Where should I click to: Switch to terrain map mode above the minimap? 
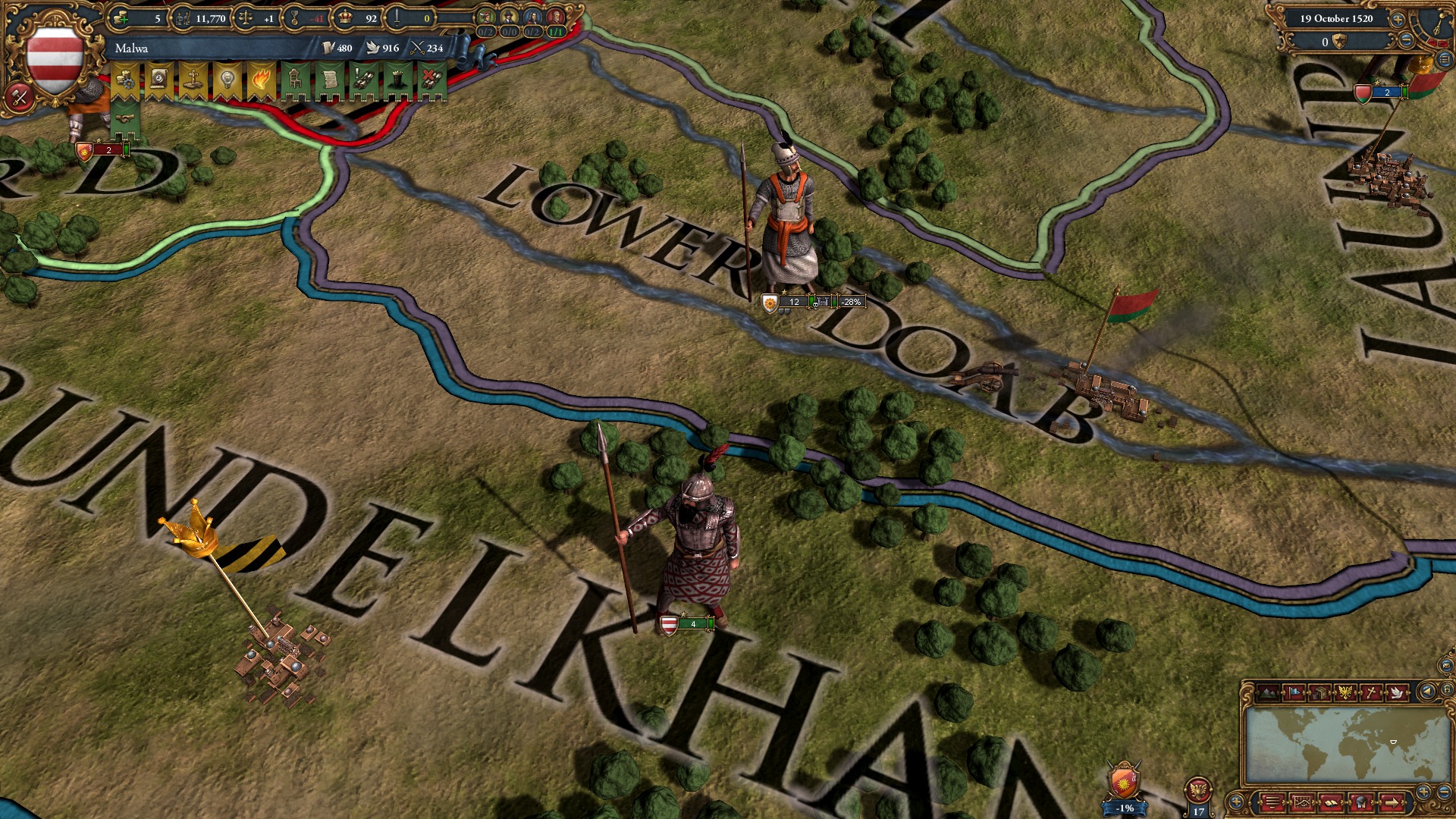[x=1268, y=692]
